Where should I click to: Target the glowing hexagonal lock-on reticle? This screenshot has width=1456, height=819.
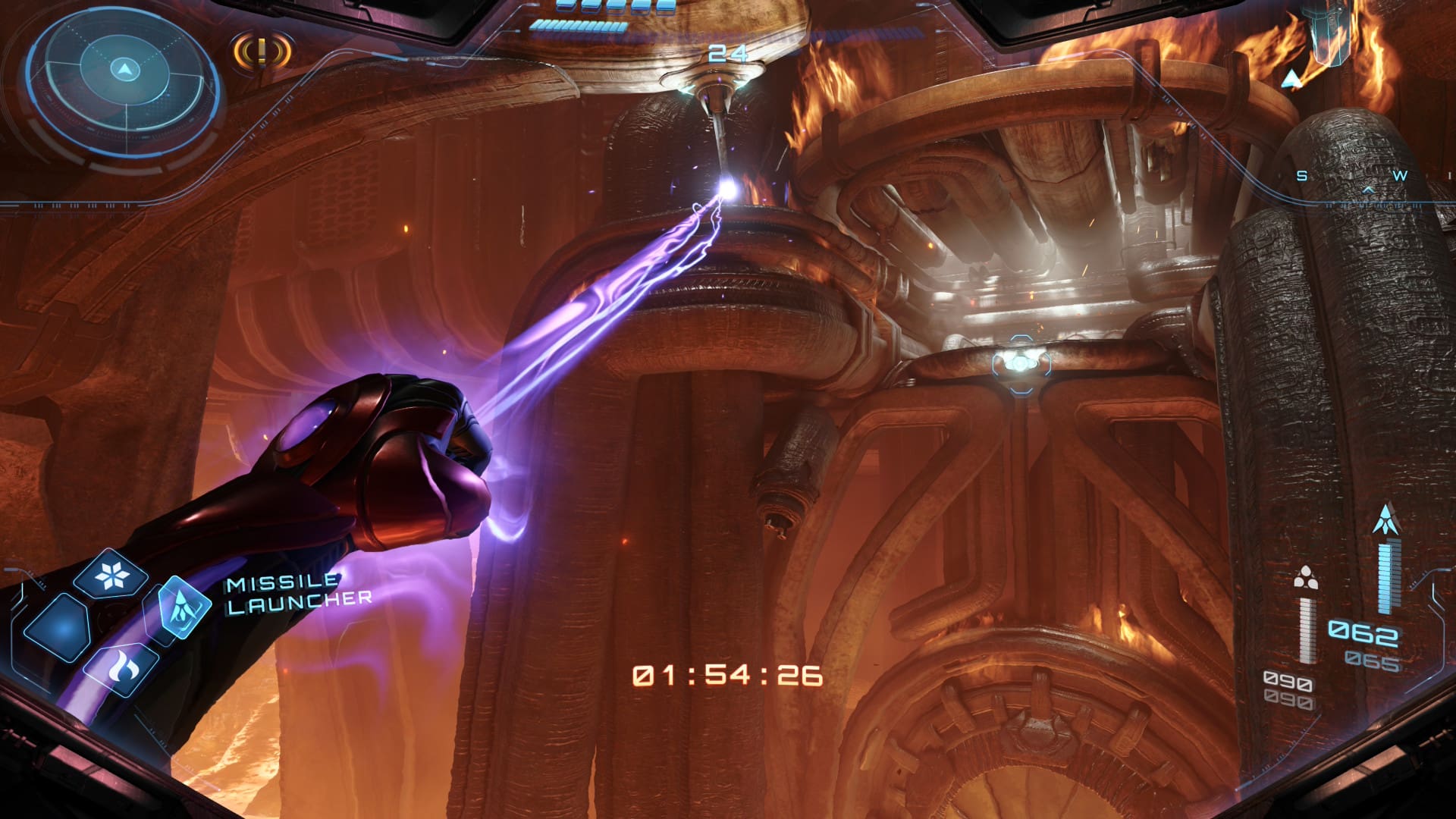coord(1021,364)
